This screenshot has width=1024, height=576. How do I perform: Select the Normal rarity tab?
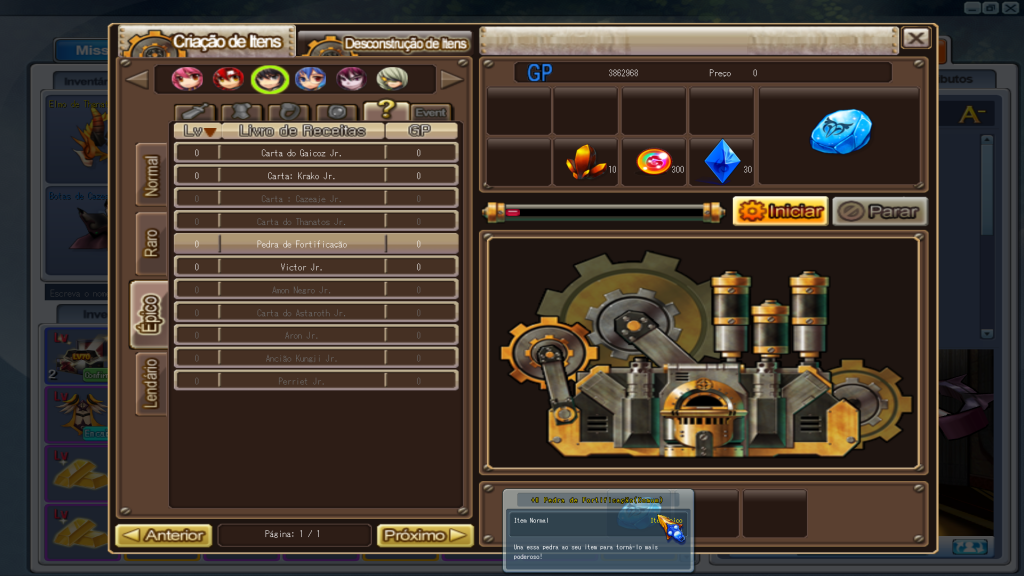coord(151,175)
